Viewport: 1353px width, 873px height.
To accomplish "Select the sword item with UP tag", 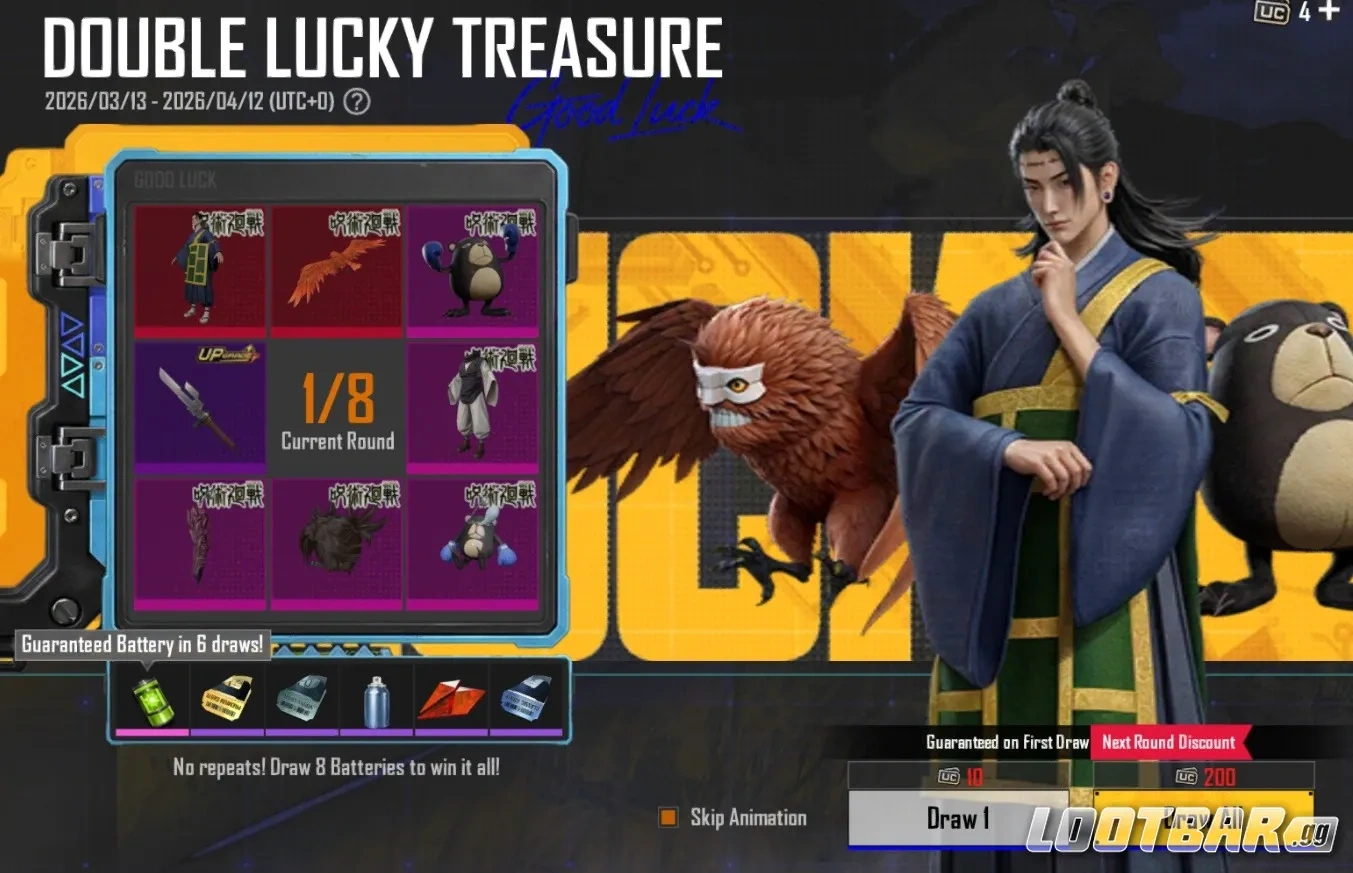I will click(200, 405).
